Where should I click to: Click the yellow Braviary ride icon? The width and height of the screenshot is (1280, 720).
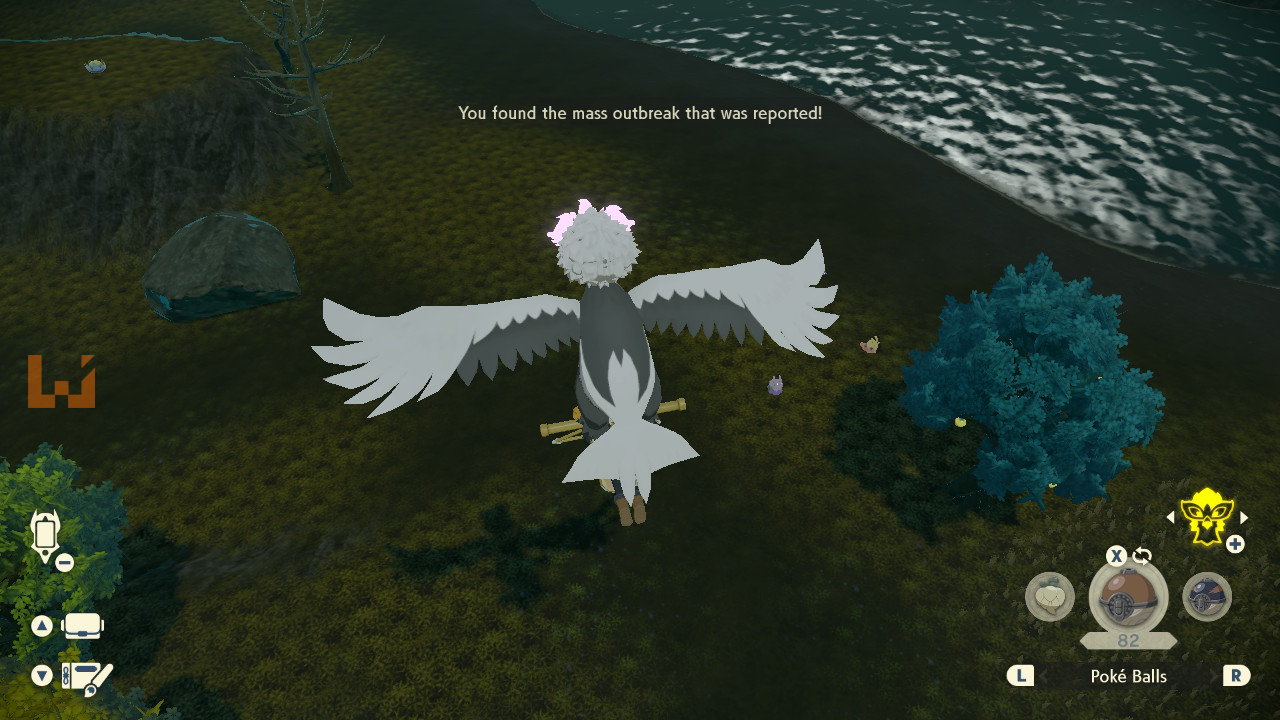1206,516
